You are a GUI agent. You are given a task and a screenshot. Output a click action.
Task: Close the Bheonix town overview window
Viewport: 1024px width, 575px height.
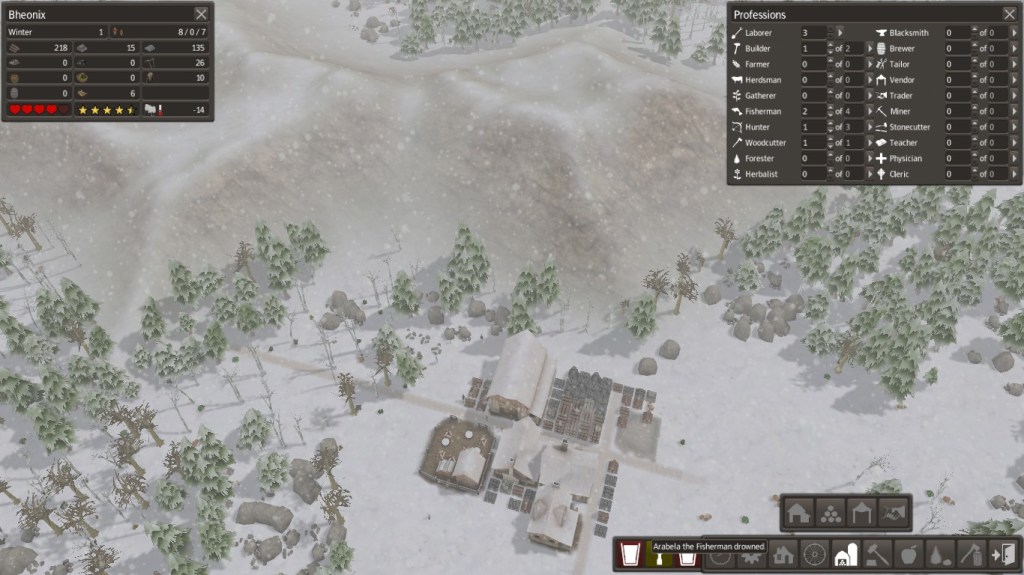pos(202,14)
